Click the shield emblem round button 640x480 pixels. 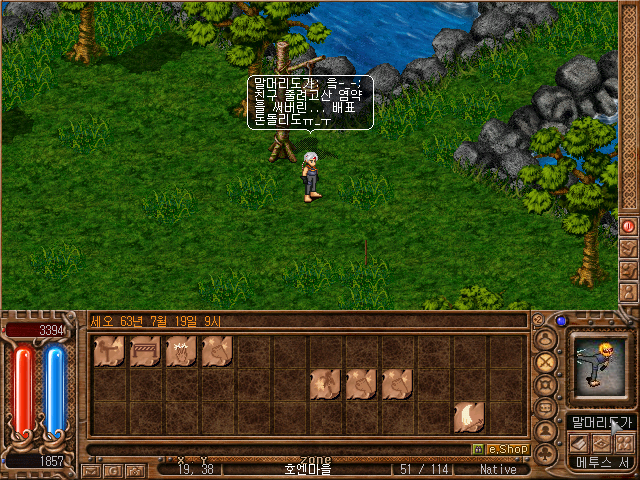click(546, 385)
